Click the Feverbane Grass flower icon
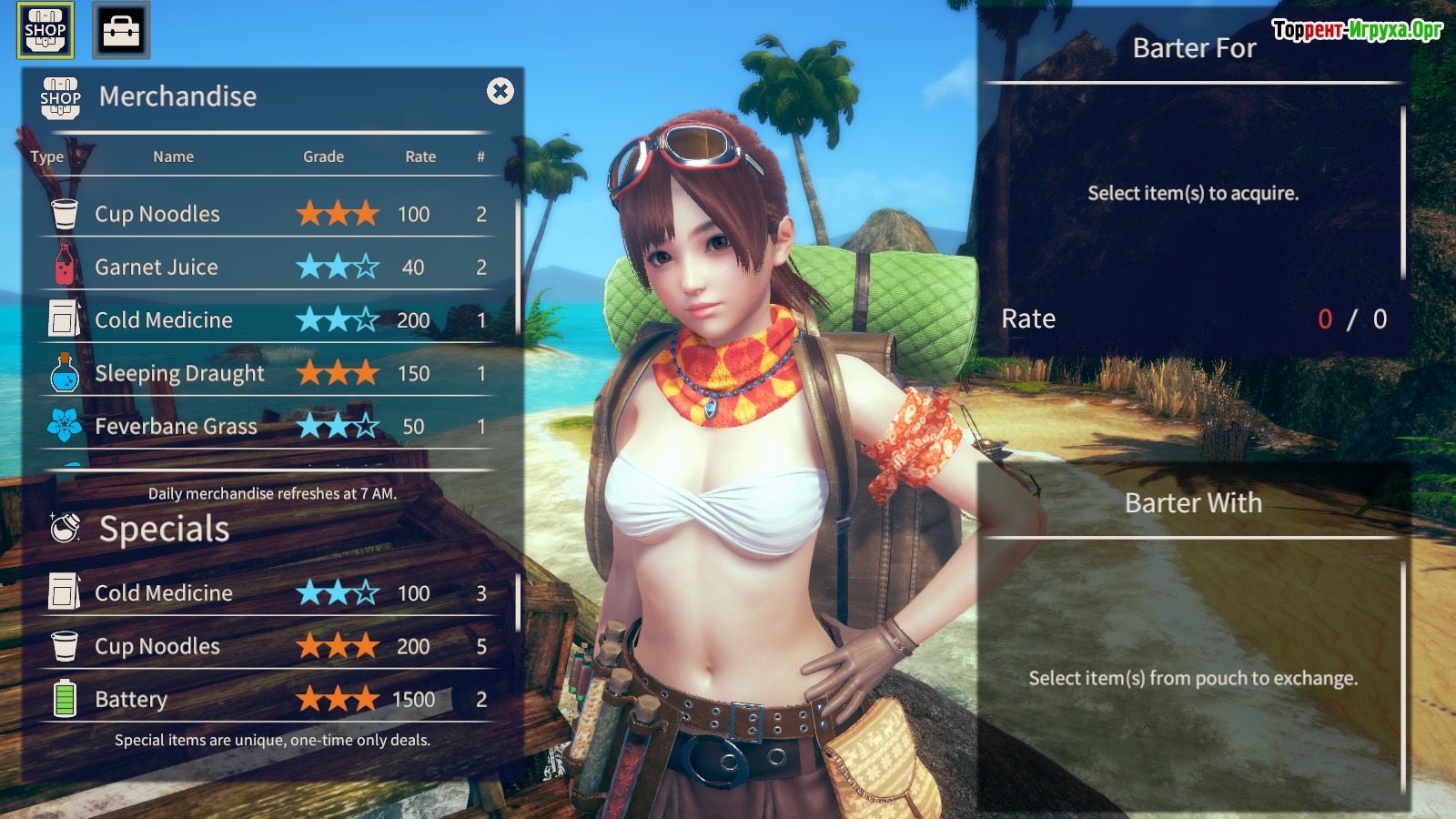Screen dimensions: 1456x819 [65, 426]
